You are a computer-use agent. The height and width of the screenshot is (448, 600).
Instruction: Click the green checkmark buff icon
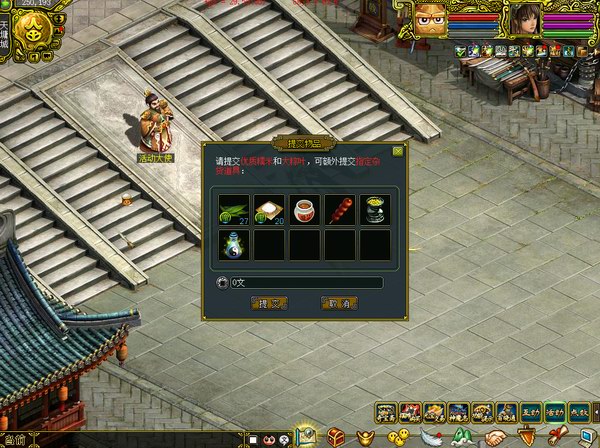tap(461, 50)
